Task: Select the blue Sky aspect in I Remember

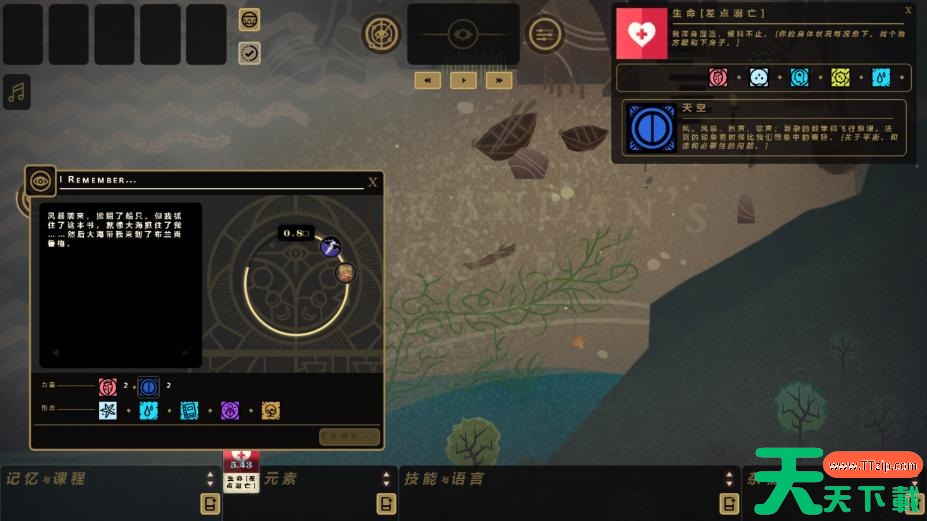Action: tap(148, 386)
